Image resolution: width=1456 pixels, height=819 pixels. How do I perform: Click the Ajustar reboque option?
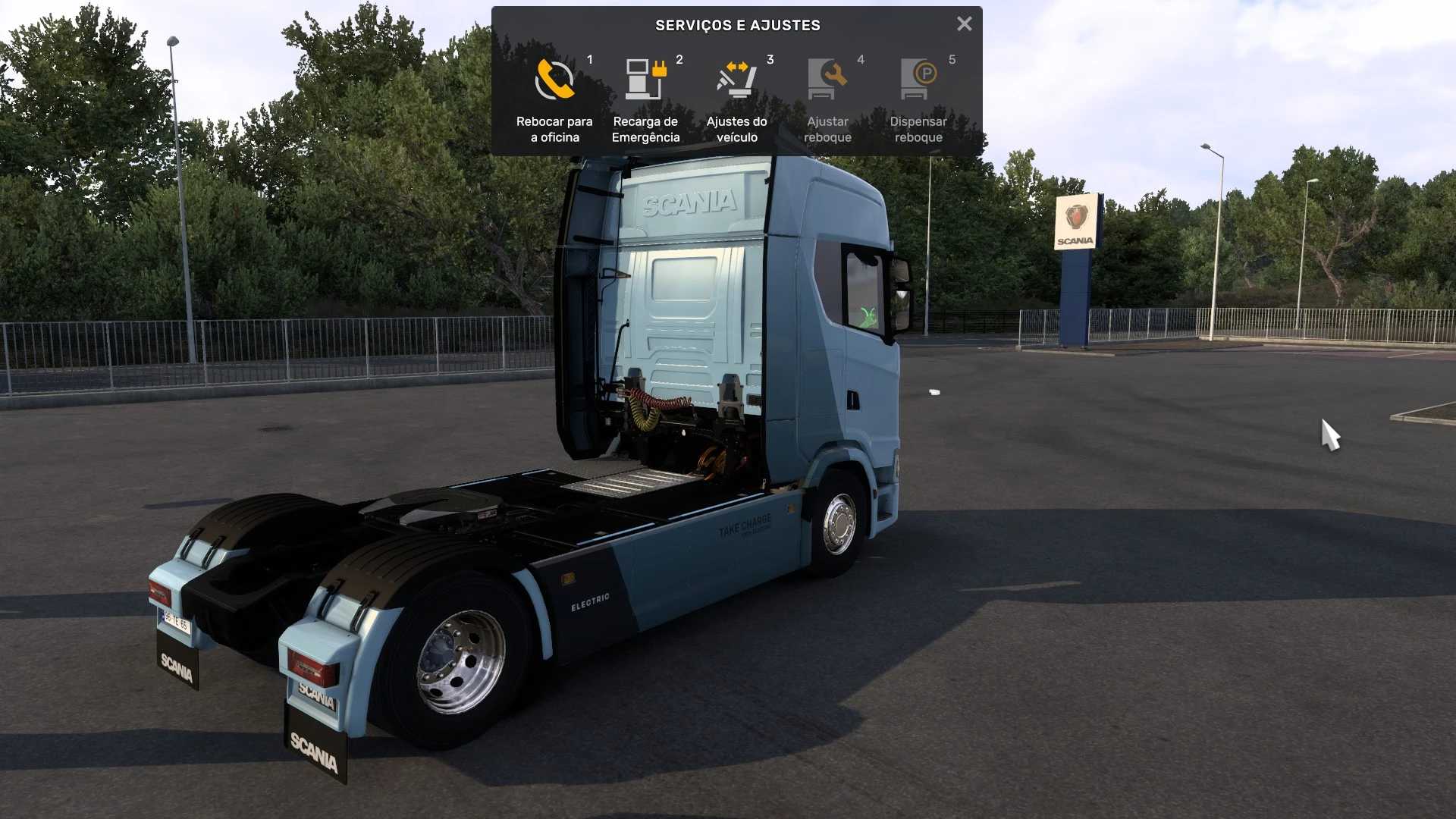point(827,99)
